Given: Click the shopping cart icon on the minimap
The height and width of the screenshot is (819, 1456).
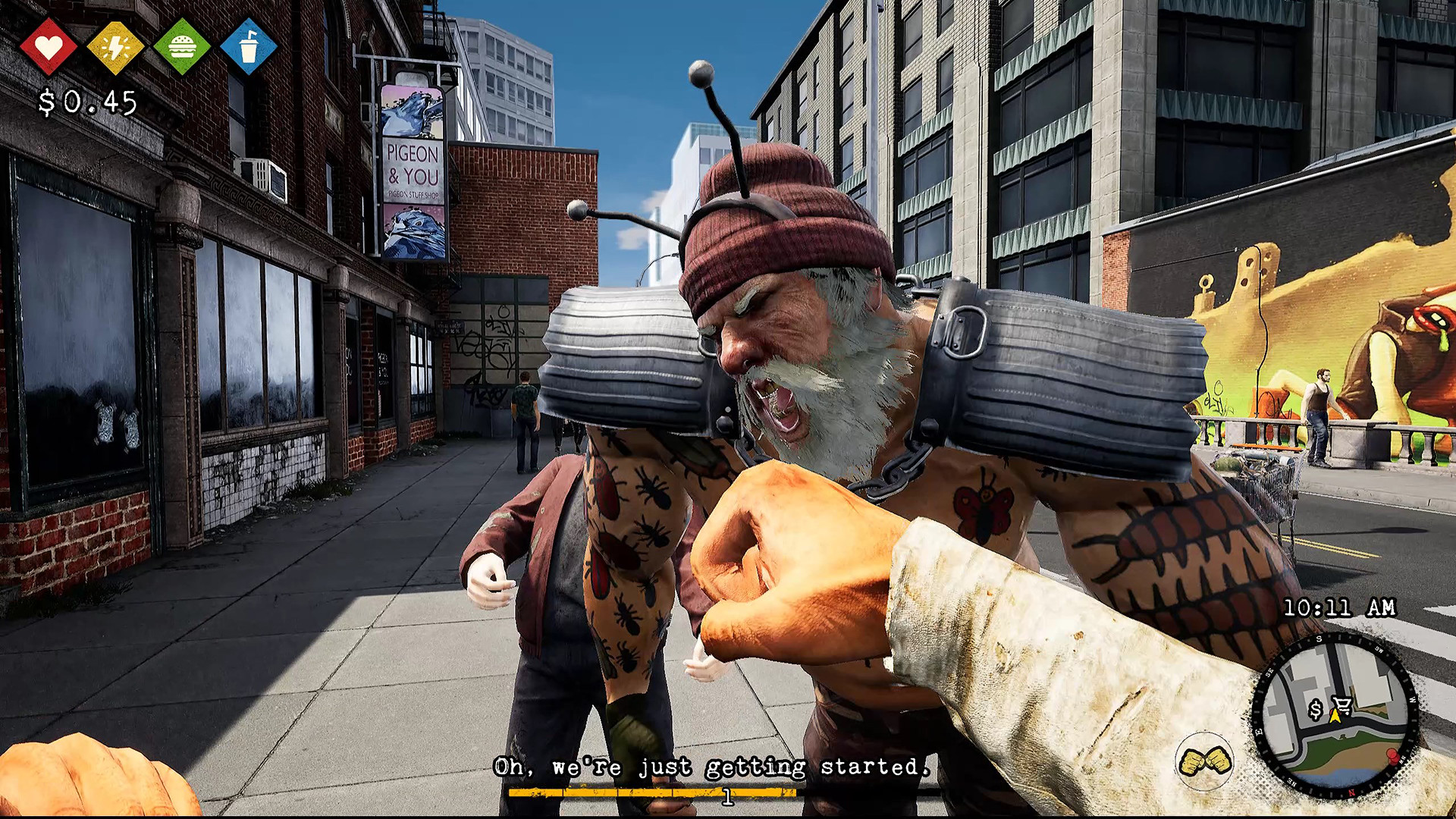Looking at the screenshot, I should (x=1341, y=703).
